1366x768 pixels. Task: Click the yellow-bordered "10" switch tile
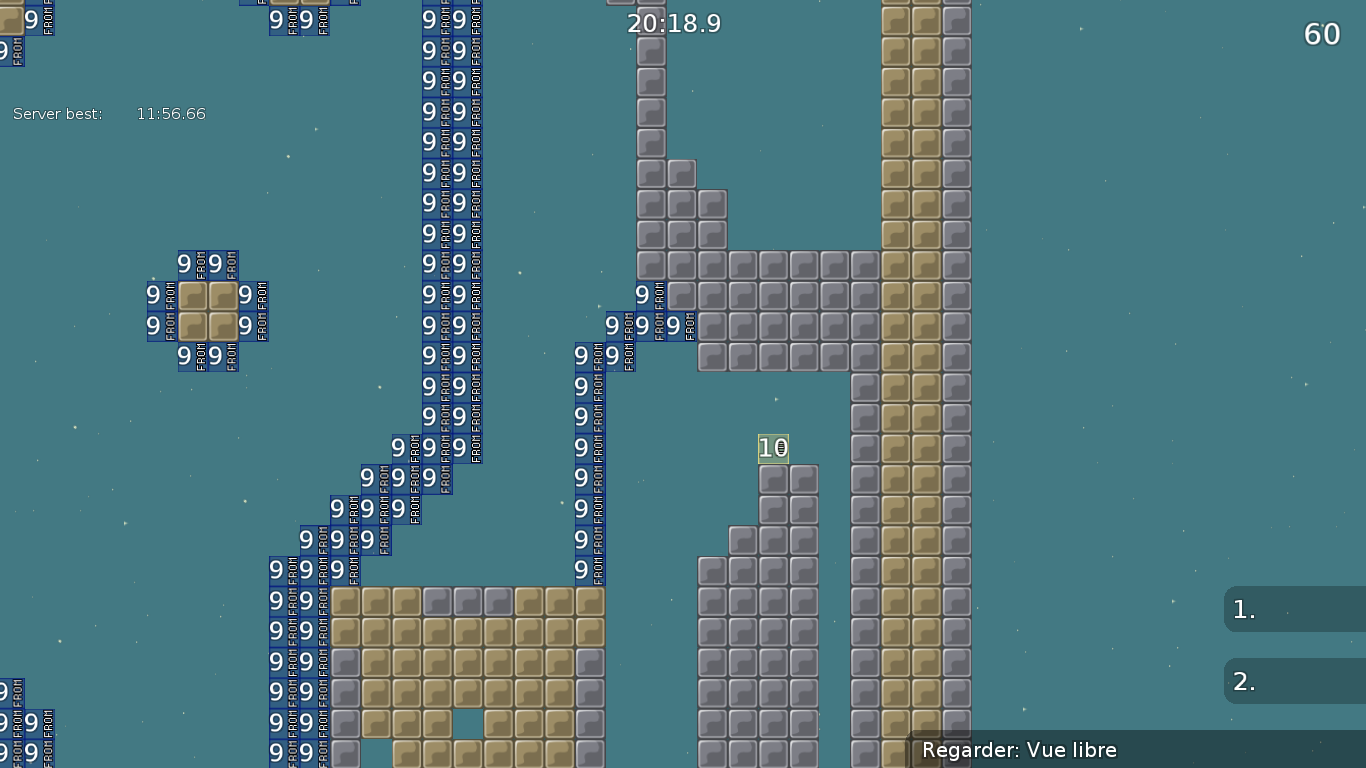pos(771,448)
